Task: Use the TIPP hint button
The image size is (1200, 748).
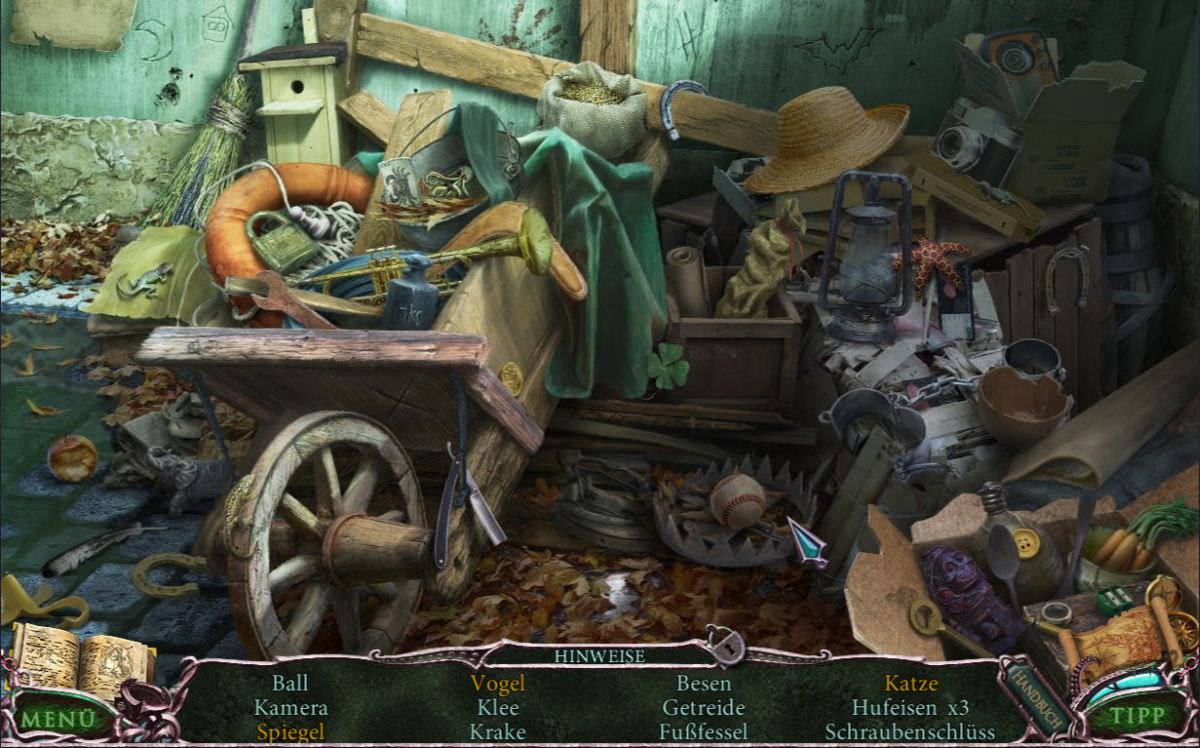Action: tap(1136, 716)
